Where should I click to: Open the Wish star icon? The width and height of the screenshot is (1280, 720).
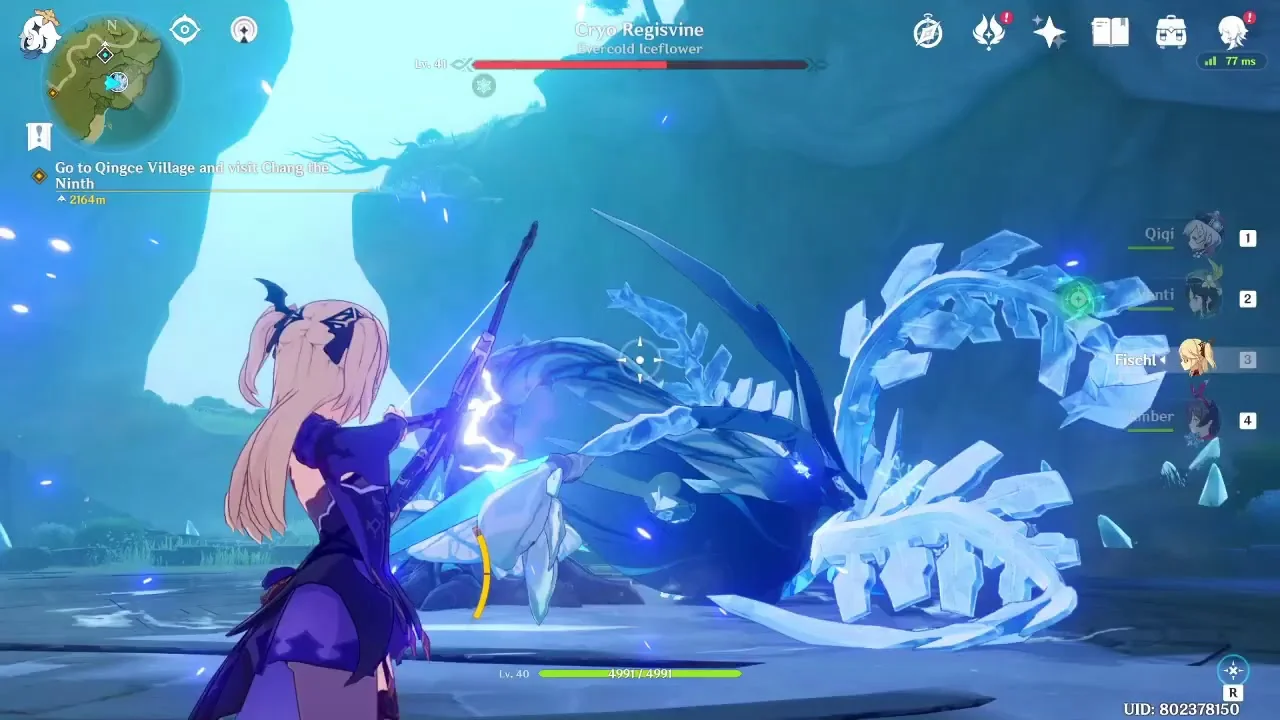(1049, 32)
